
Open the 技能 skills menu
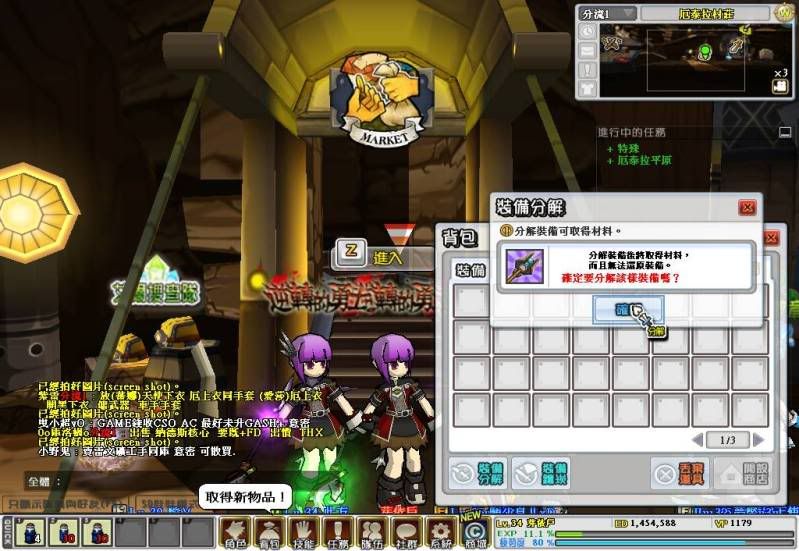(x=304, y=530)
